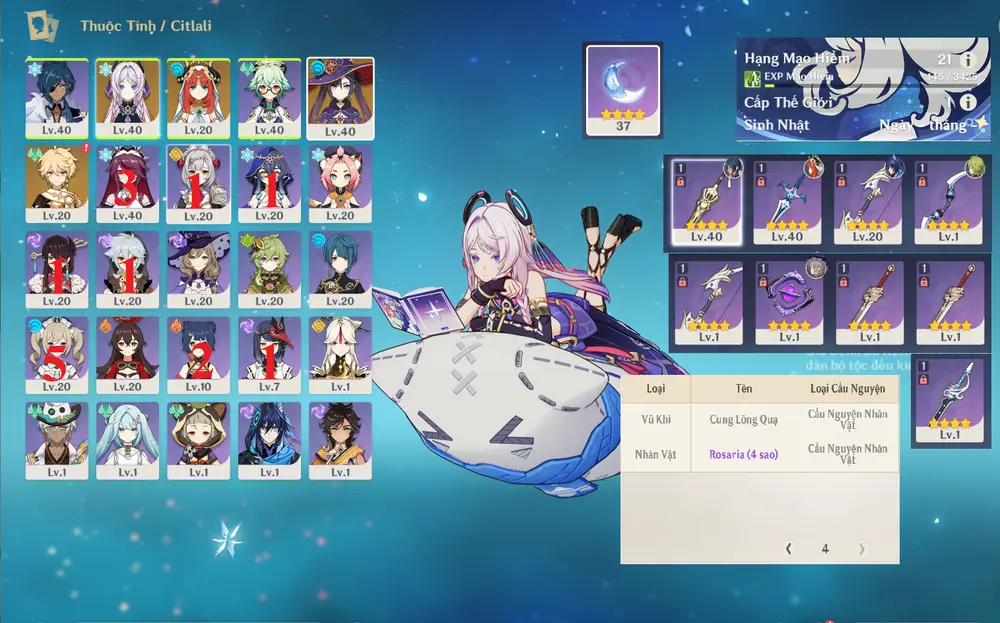The image size is (1000, 623).
Task: Go to next wish history page
Action: pyautogui.click(x=861, y=548)
